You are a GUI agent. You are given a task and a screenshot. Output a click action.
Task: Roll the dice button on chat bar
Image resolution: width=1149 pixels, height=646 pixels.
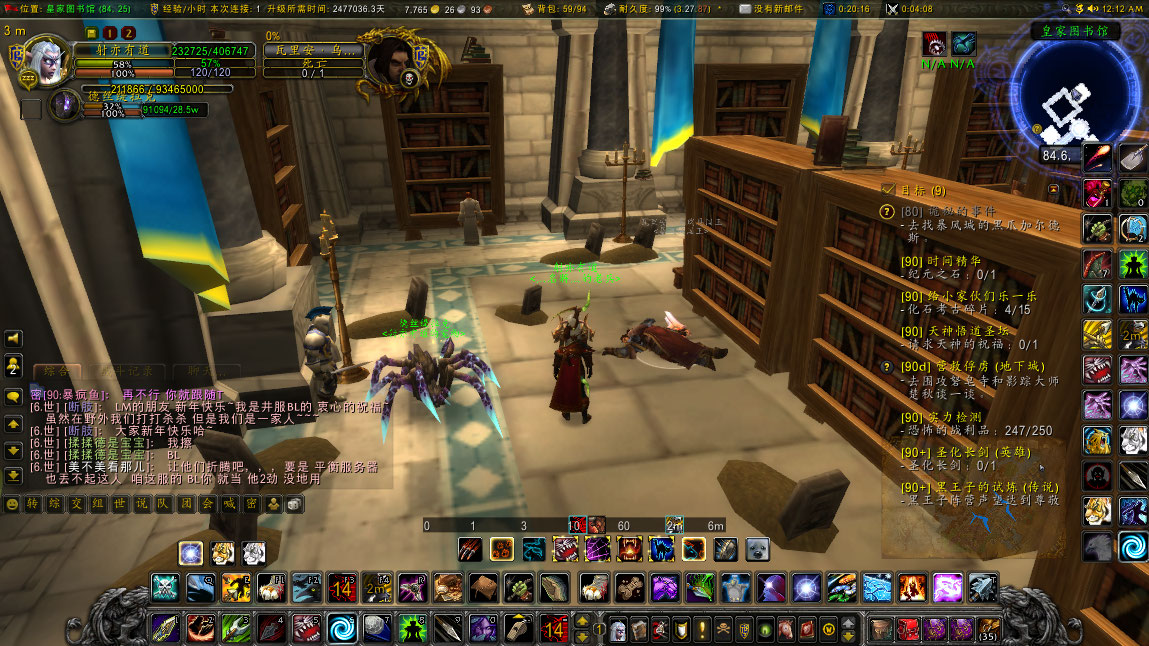[x=294, y=504]
